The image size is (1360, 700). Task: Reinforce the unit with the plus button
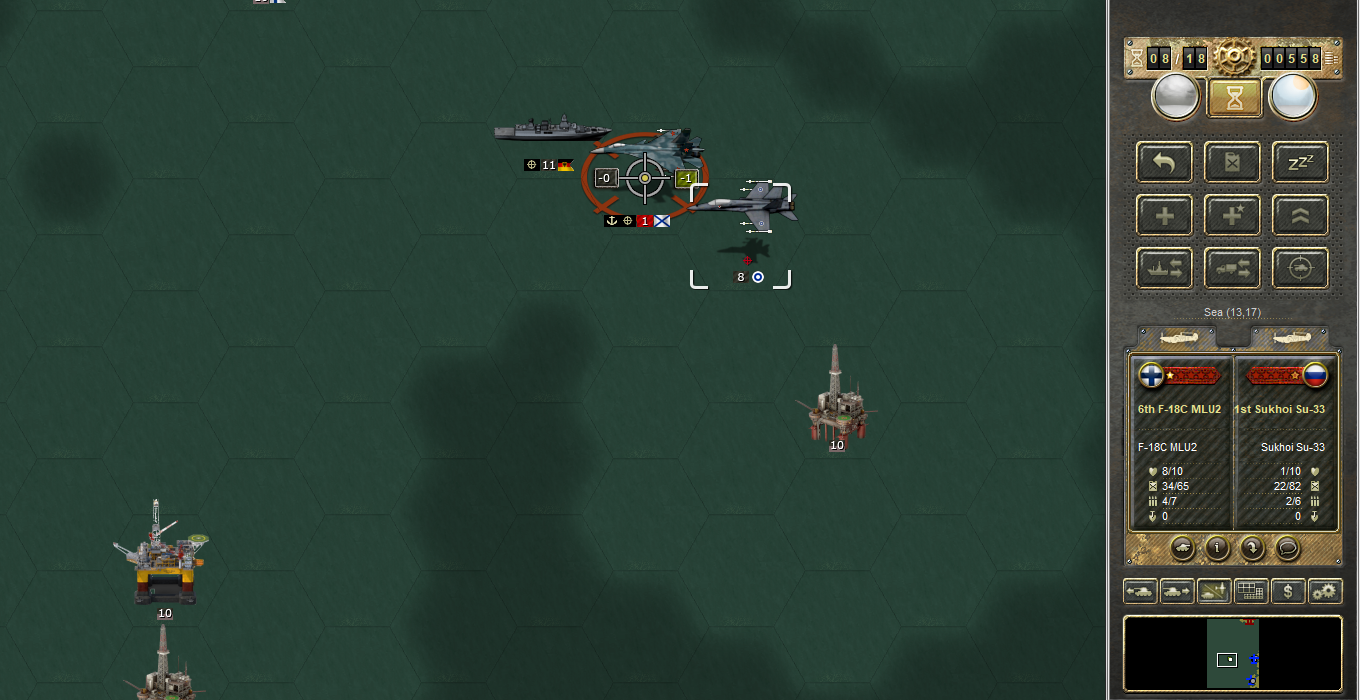point(1164,215)
